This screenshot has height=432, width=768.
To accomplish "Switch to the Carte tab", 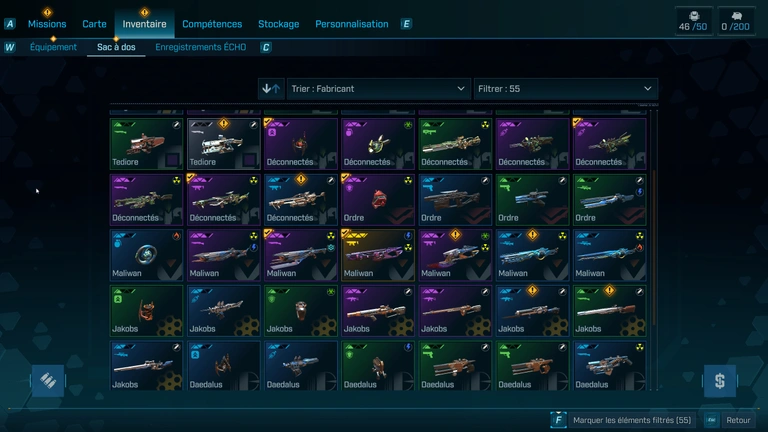I will (x=94, y=24).
